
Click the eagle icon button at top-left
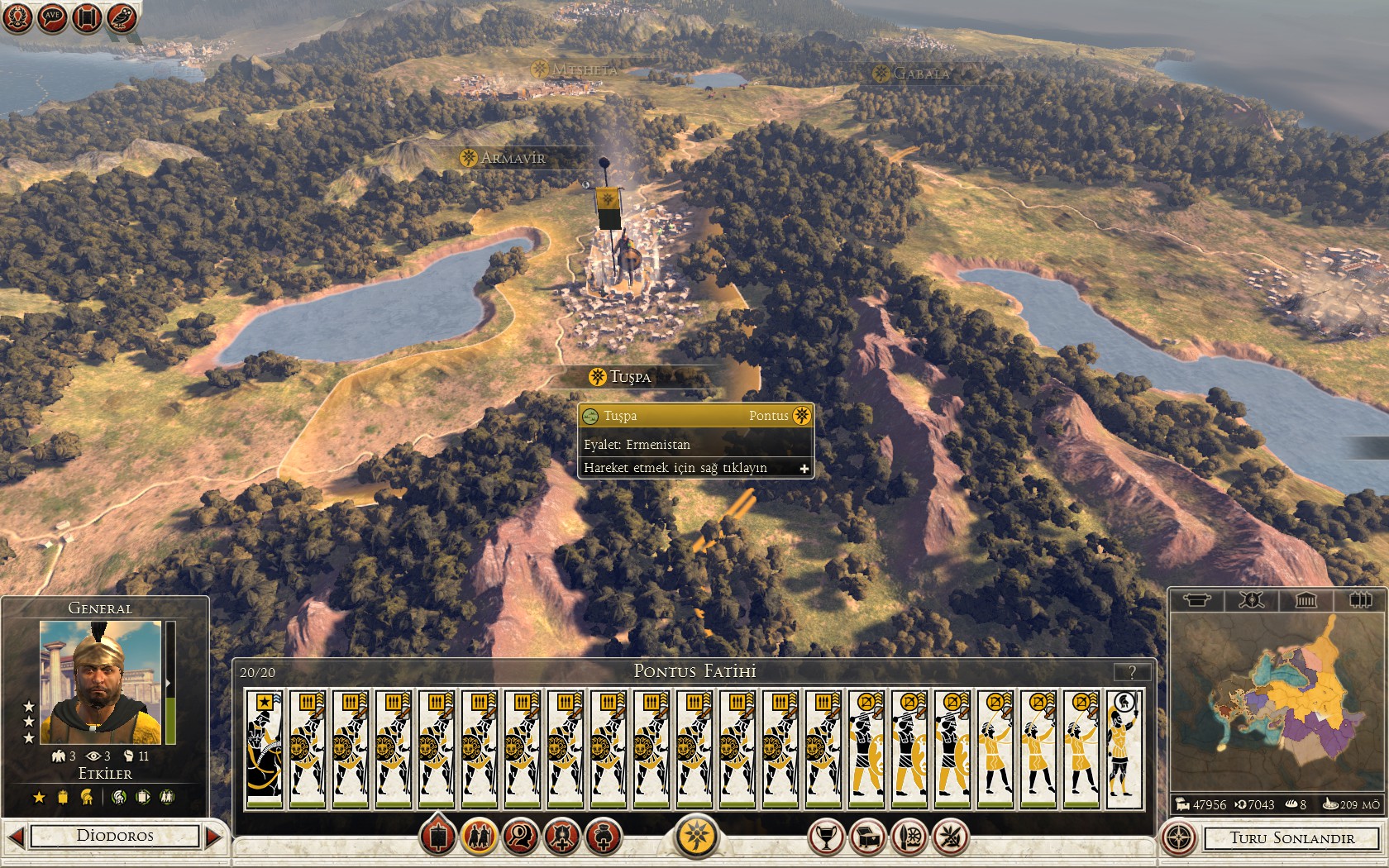[x=122, y=17]
